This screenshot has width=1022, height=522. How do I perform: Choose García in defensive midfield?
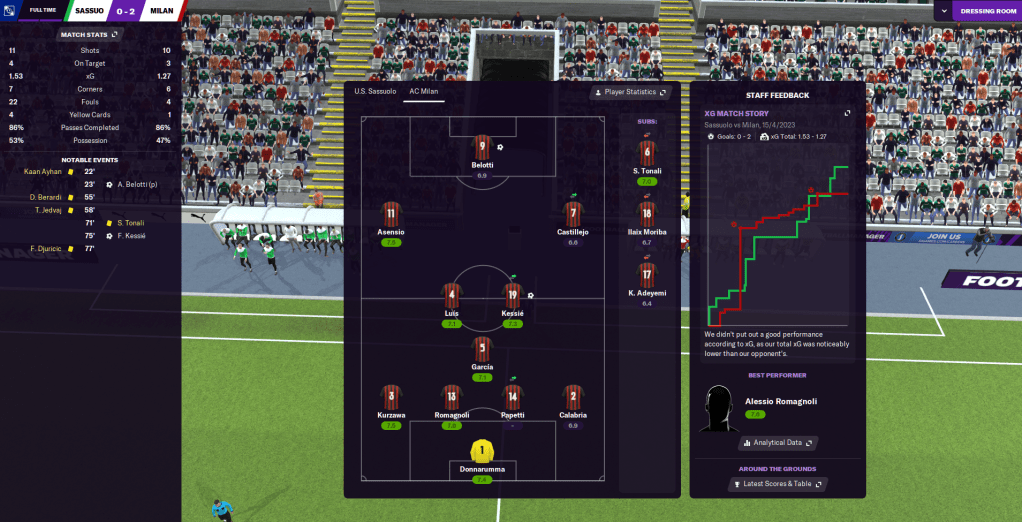(483, 351)
